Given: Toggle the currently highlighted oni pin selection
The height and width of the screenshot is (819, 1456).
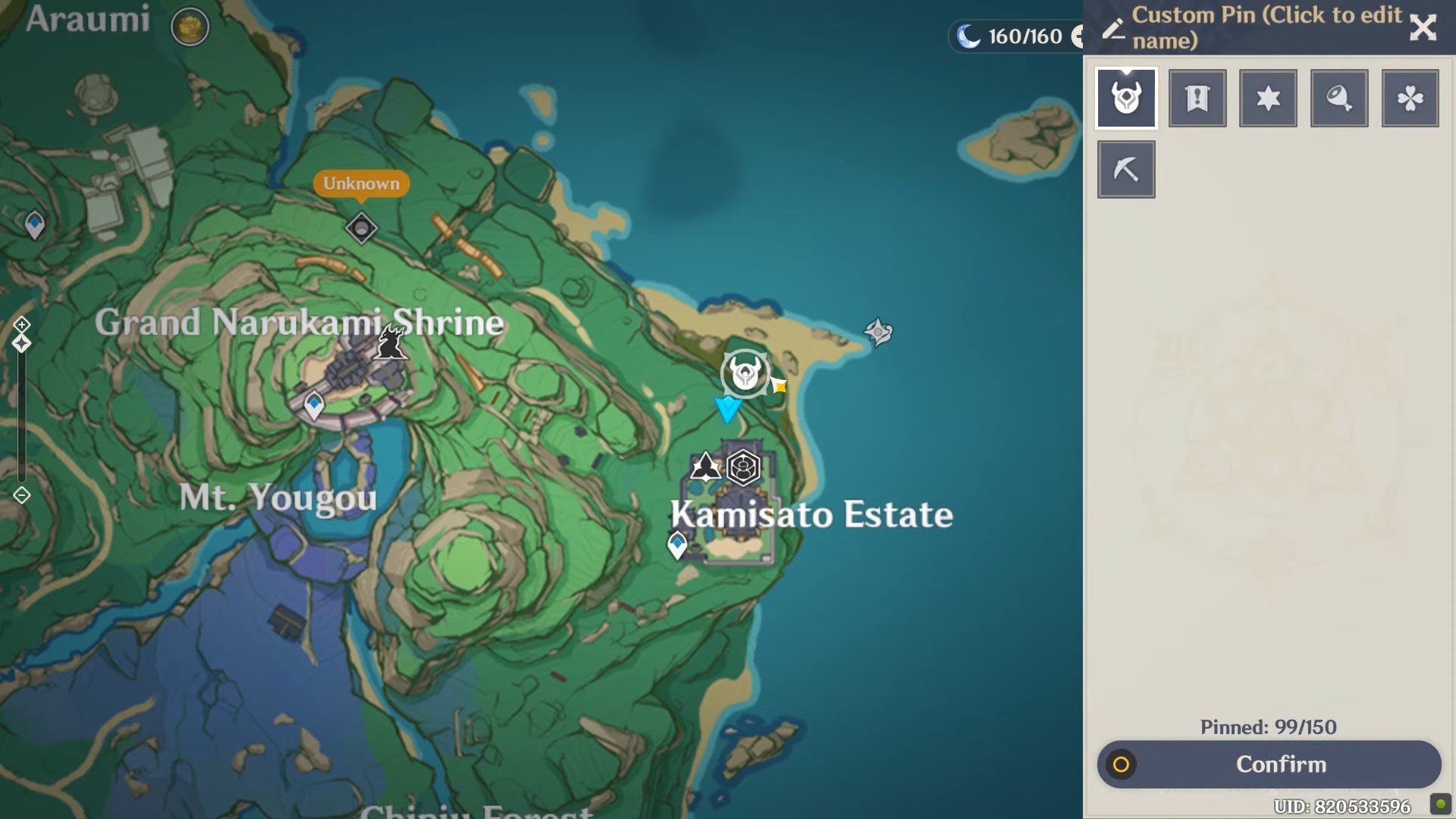Looking at the screenshot, I should point(1125,98).
